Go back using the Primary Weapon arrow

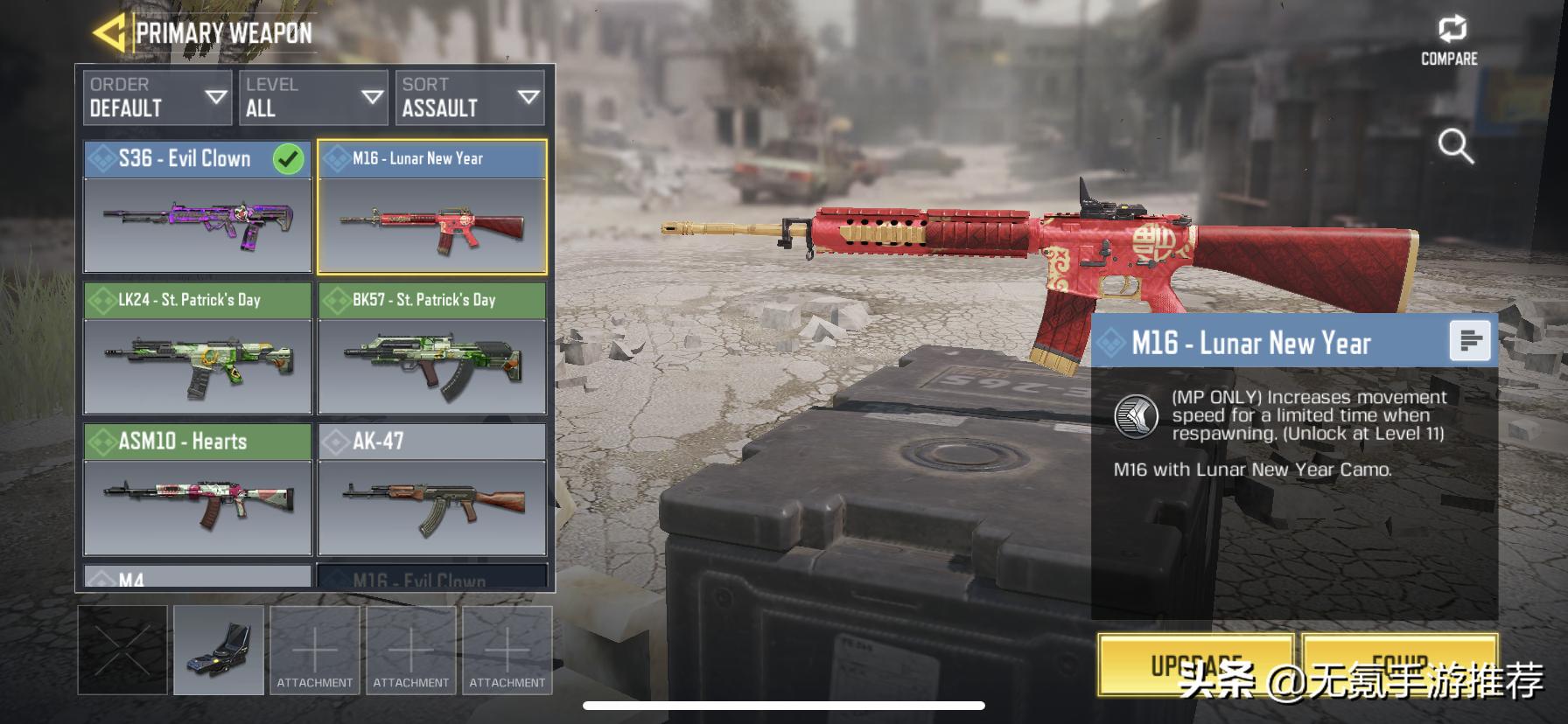[x=109, y=33]
